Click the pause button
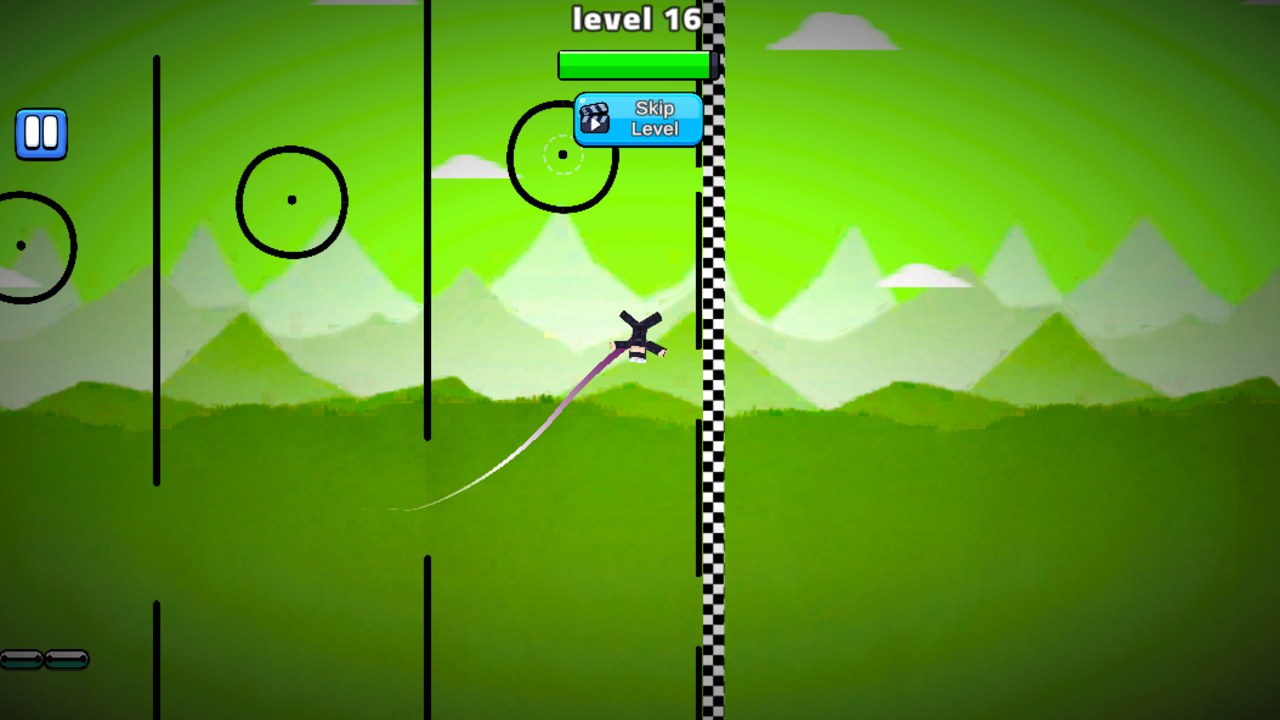The height and width of the screenshot is (720, 1280). click(41, 132)
